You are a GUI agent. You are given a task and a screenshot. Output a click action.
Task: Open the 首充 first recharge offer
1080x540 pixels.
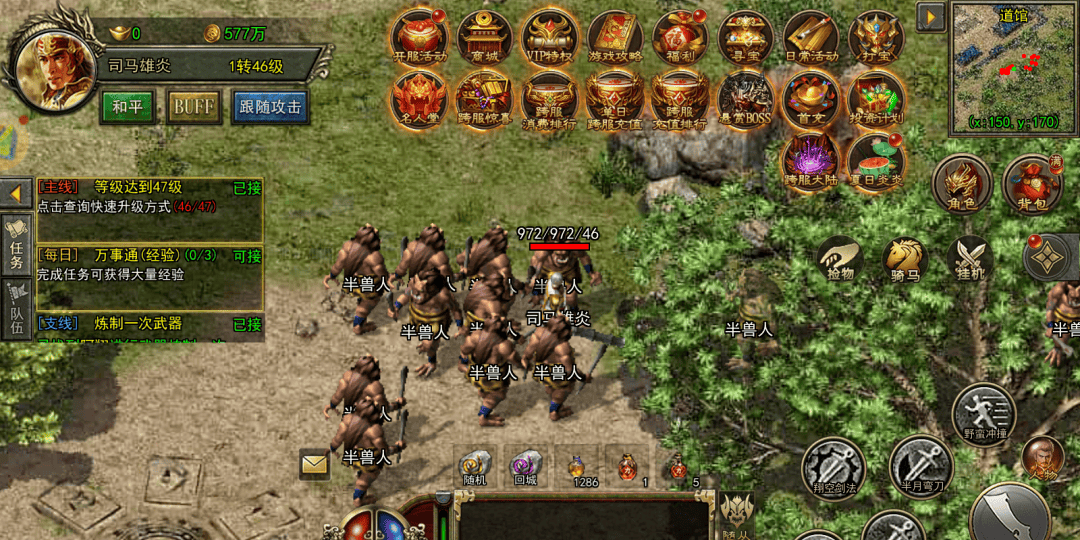(810, 100)
